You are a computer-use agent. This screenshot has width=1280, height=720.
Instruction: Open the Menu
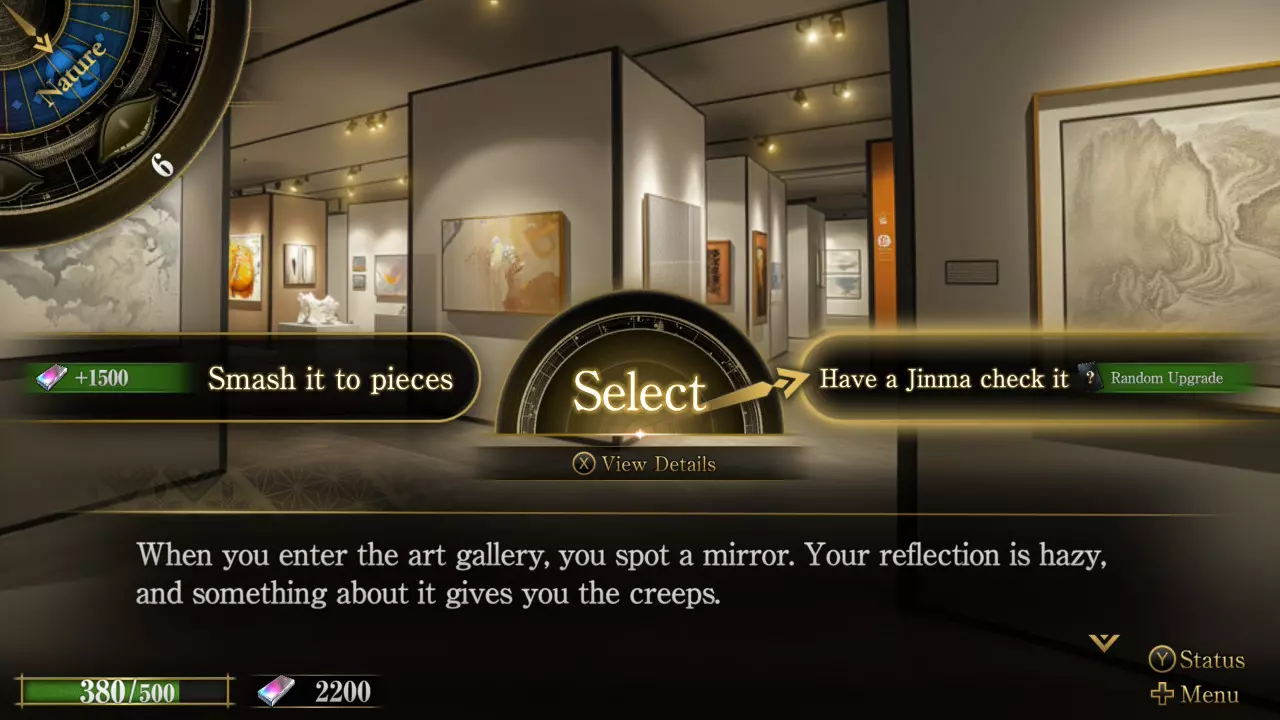1195,694
